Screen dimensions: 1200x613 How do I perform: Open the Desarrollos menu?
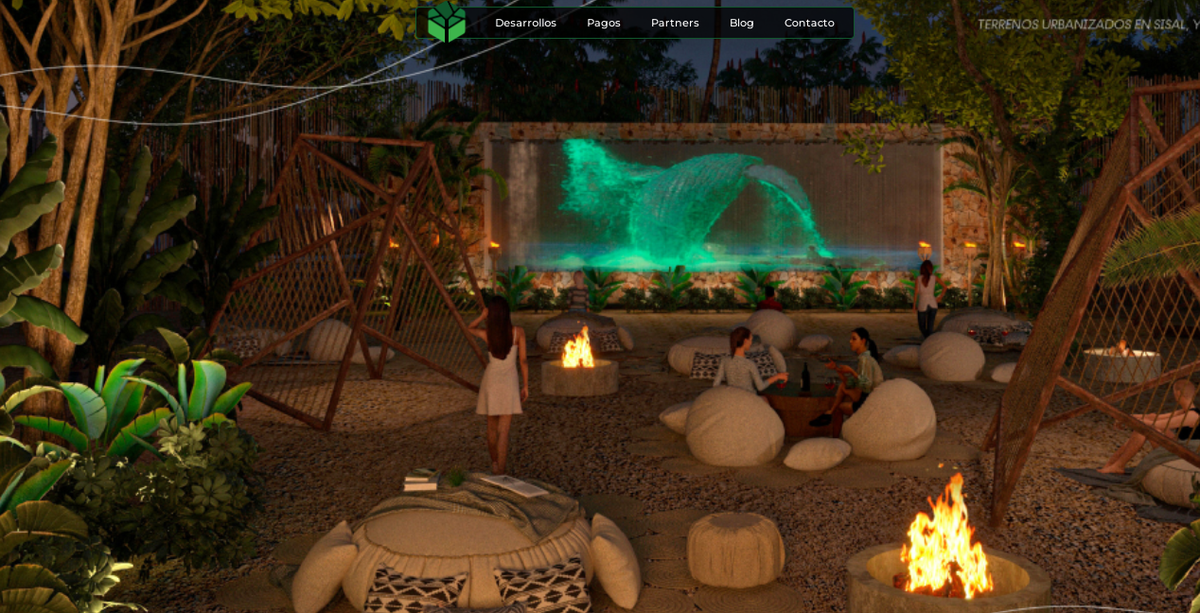[x=525, y=23]
